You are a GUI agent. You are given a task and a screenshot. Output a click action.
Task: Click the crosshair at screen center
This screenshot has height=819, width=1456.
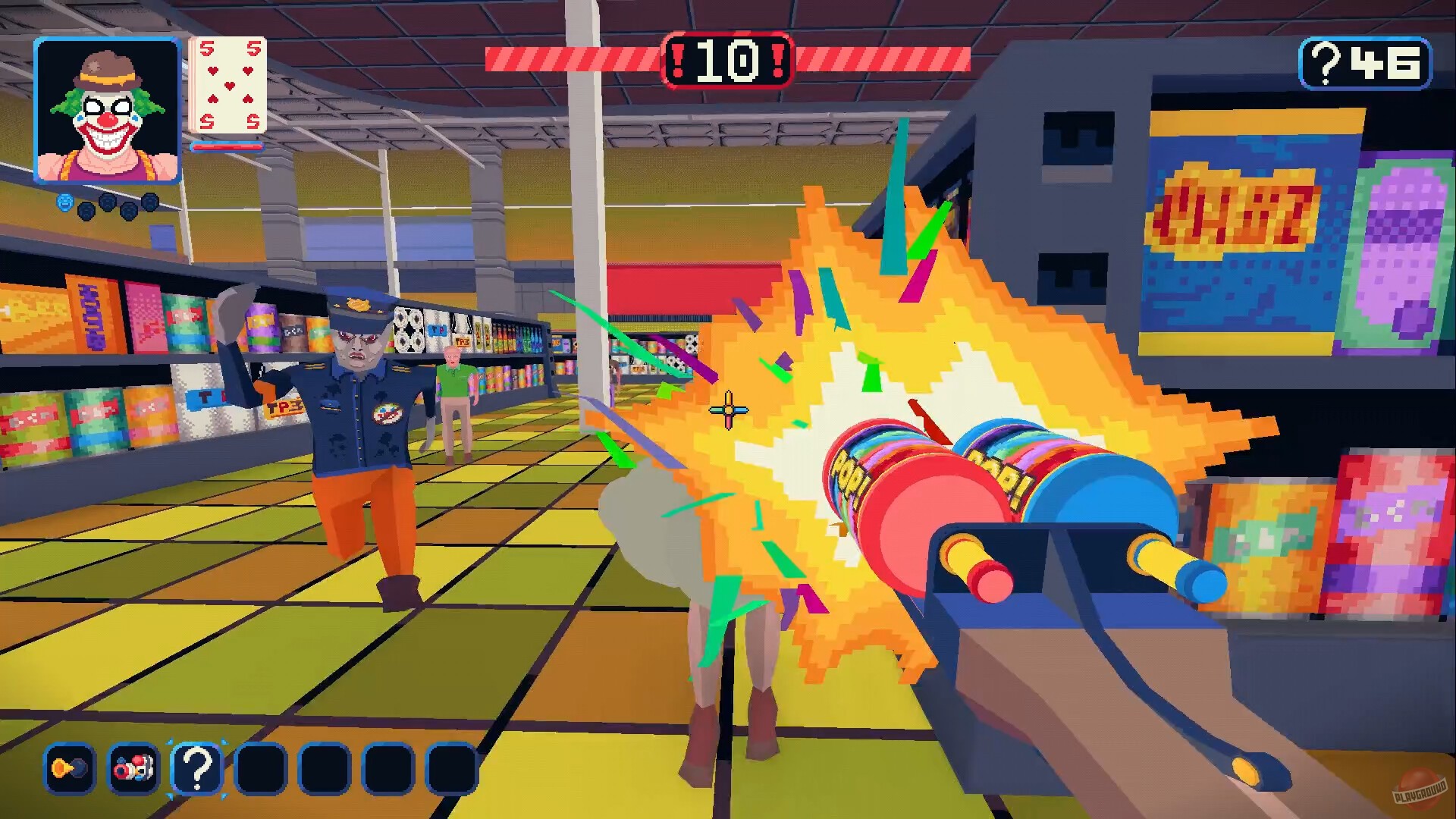(728, 409)
